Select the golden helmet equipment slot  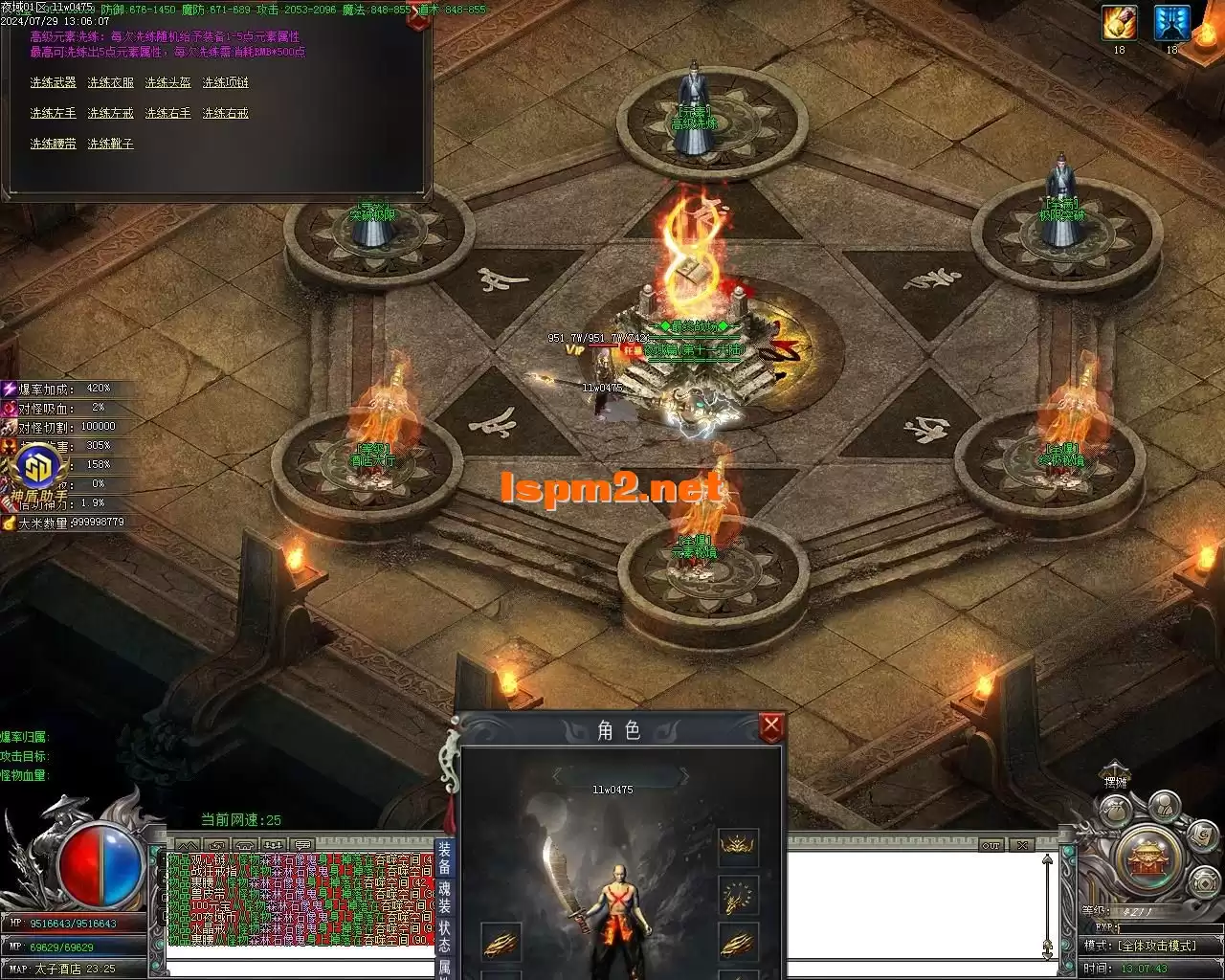pos(738,848)
